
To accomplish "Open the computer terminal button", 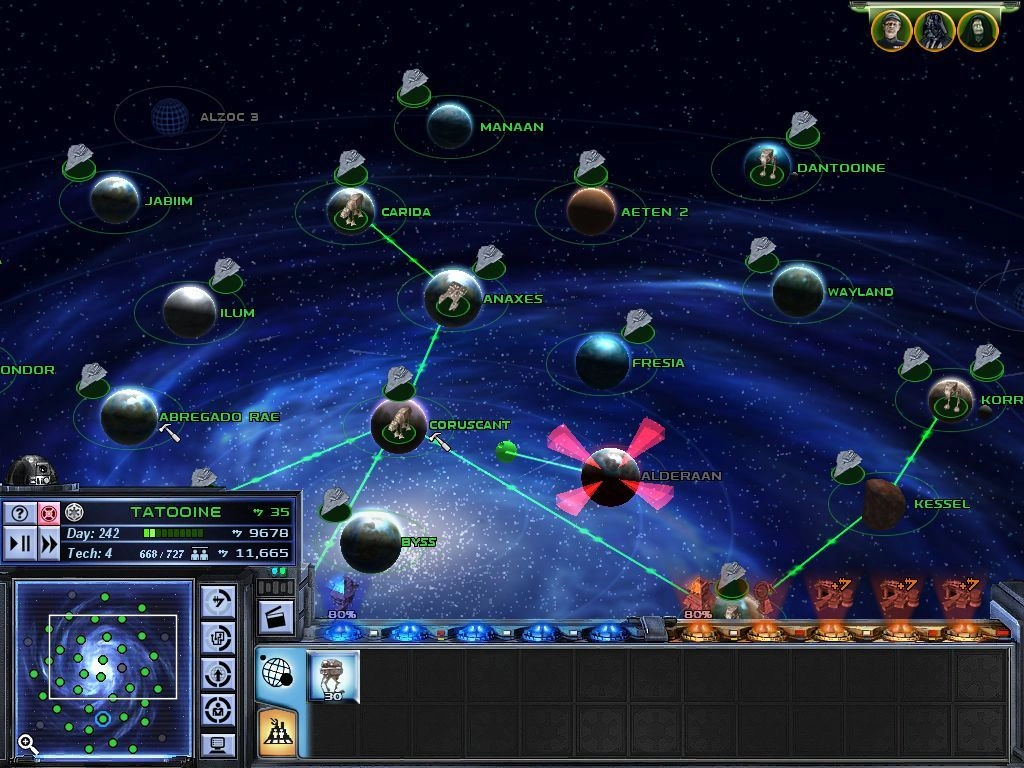I will (x=218, y=744).
